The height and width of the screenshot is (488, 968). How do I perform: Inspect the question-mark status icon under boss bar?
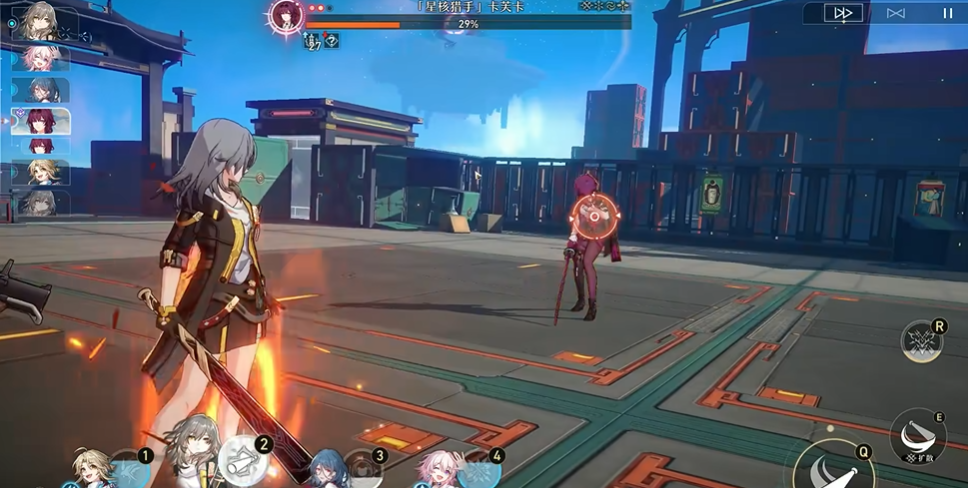pyautogui.click(x=330, y=41)
